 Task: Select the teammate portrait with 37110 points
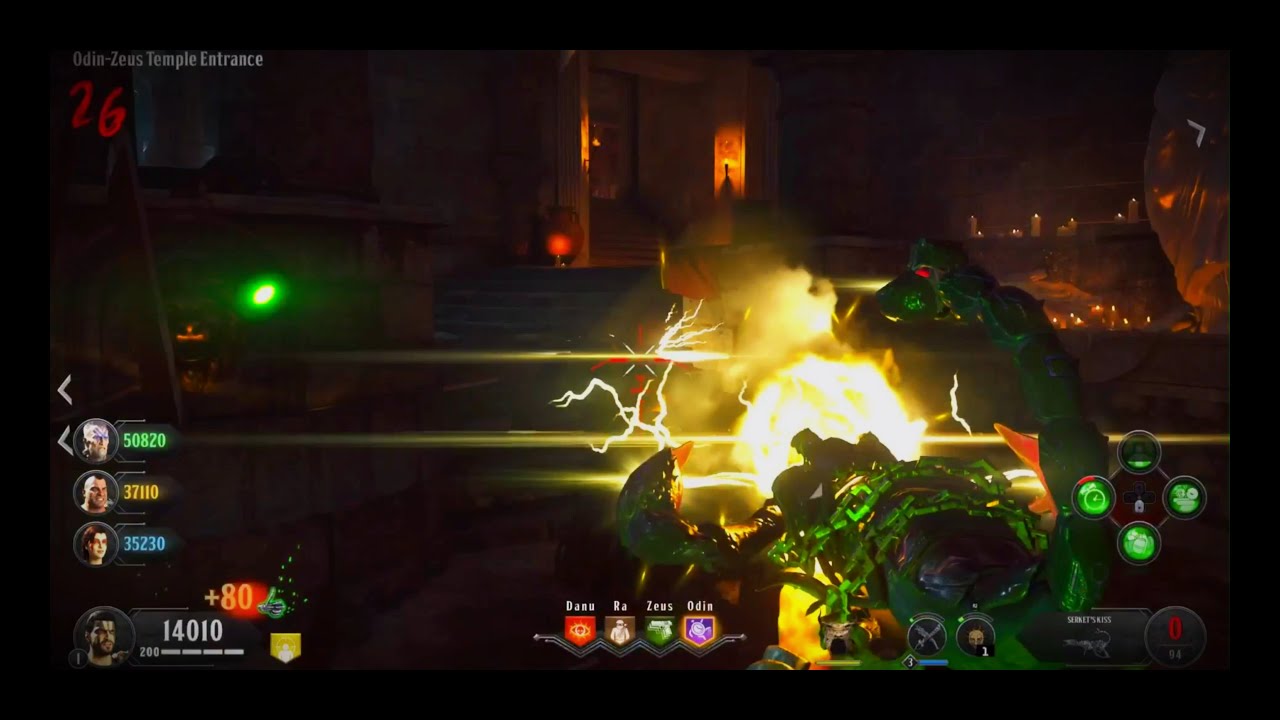click(x=96, y=492)
